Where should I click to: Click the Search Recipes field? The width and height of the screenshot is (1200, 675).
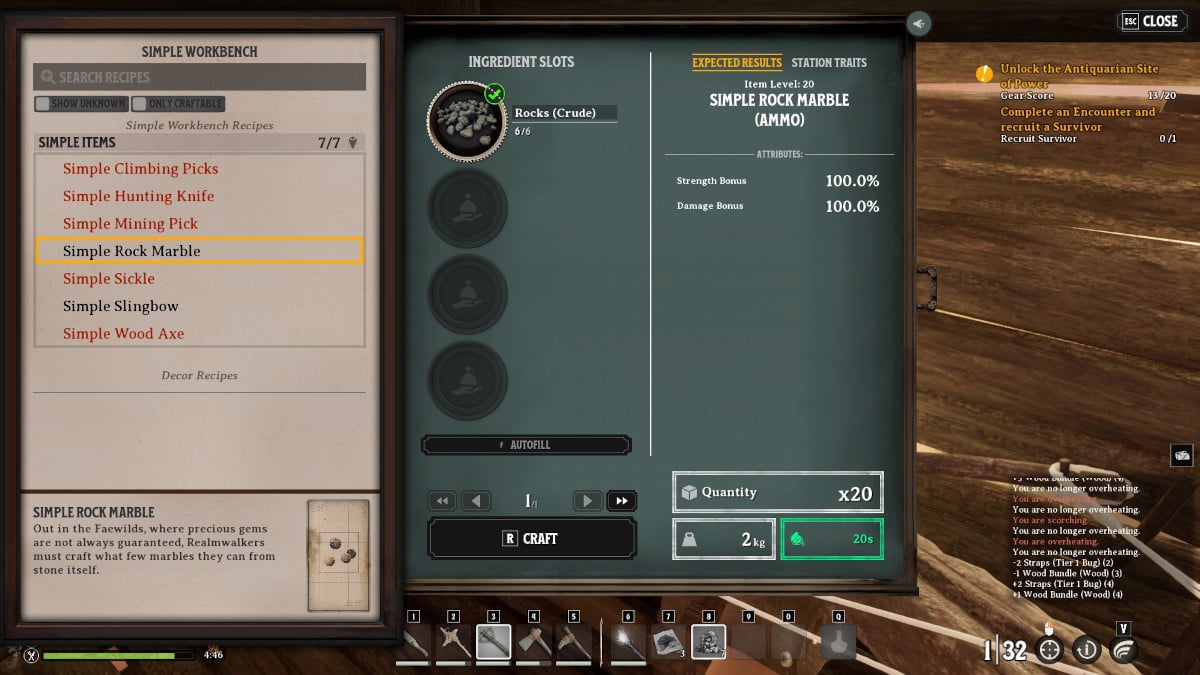coord(200,77)
